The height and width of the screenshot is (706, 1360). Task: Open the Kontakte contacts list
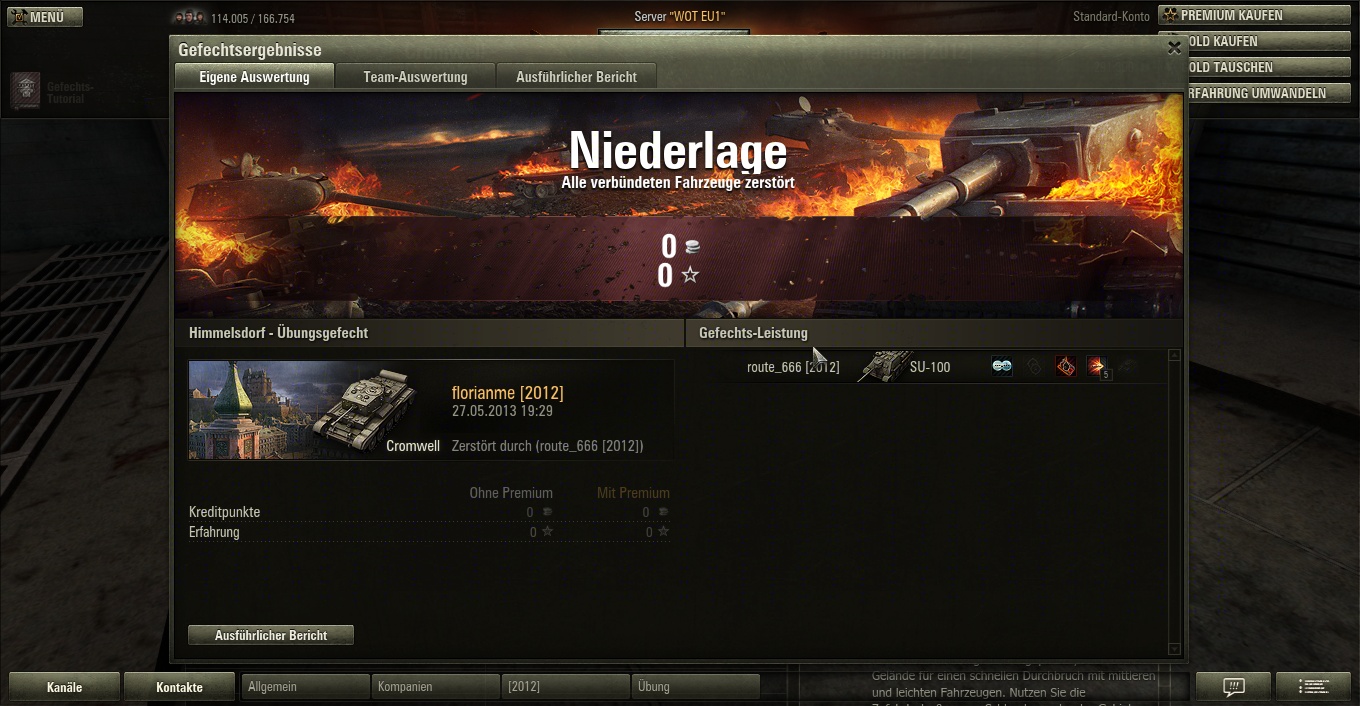[179, 687]
